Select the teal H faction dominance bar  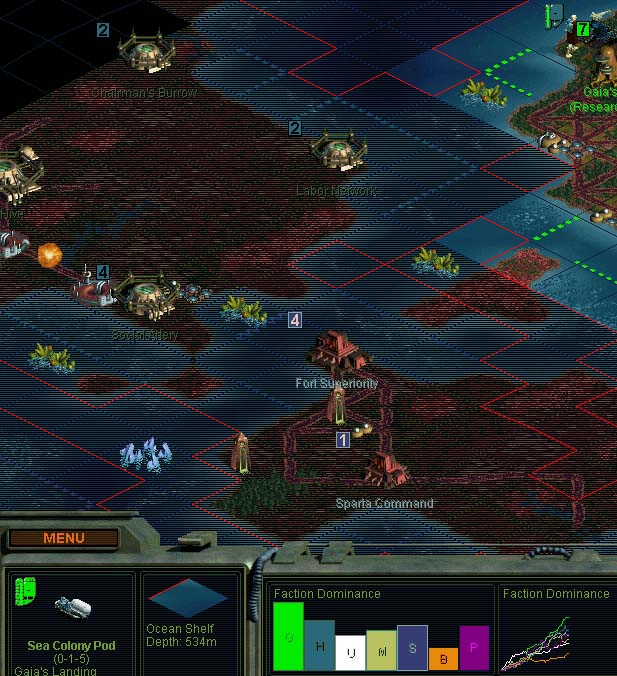coord(319,645)
